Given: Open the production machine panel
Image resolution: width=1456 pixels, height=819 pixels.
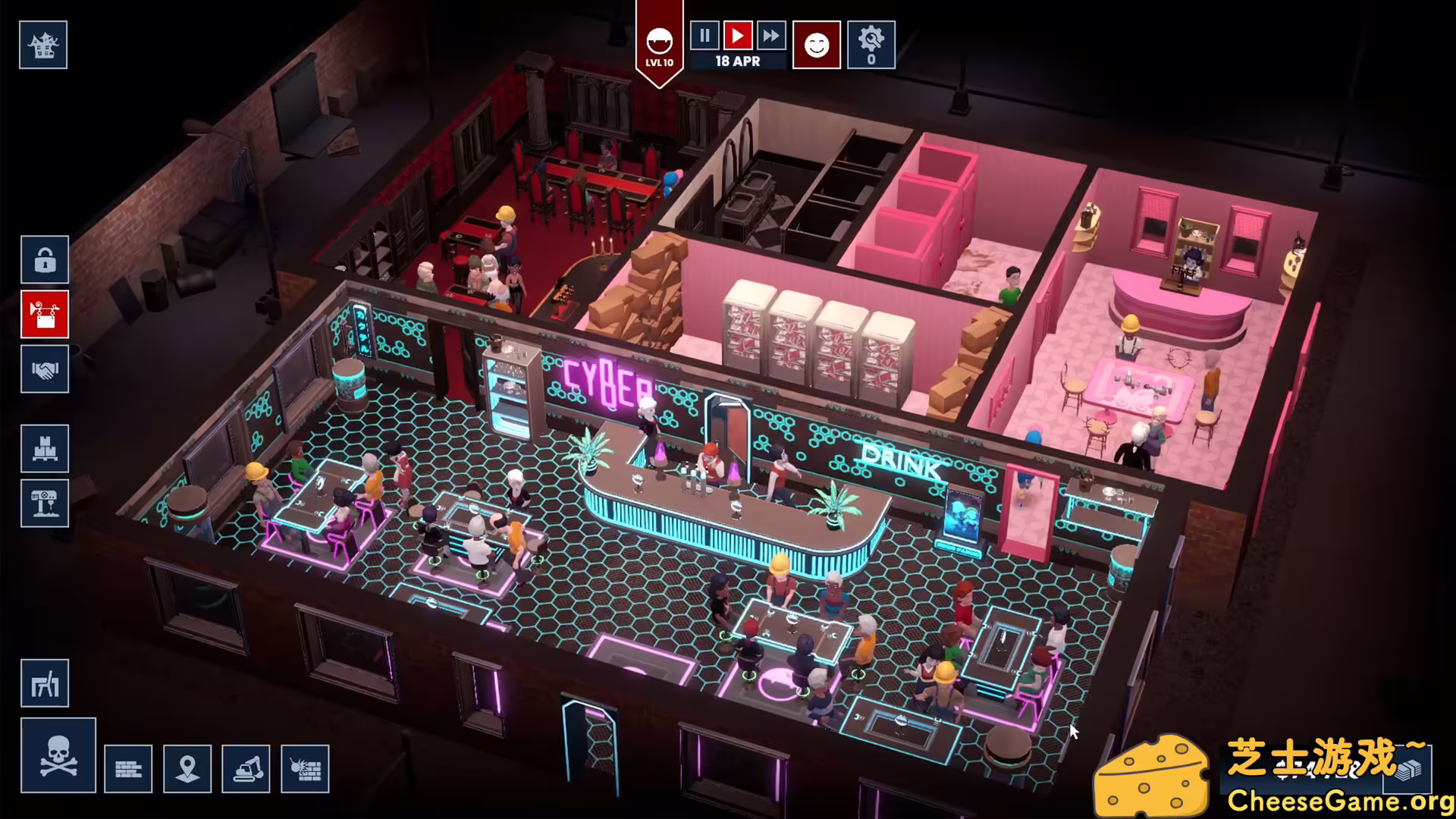Looking at the screenshot, I should [45, 503].
